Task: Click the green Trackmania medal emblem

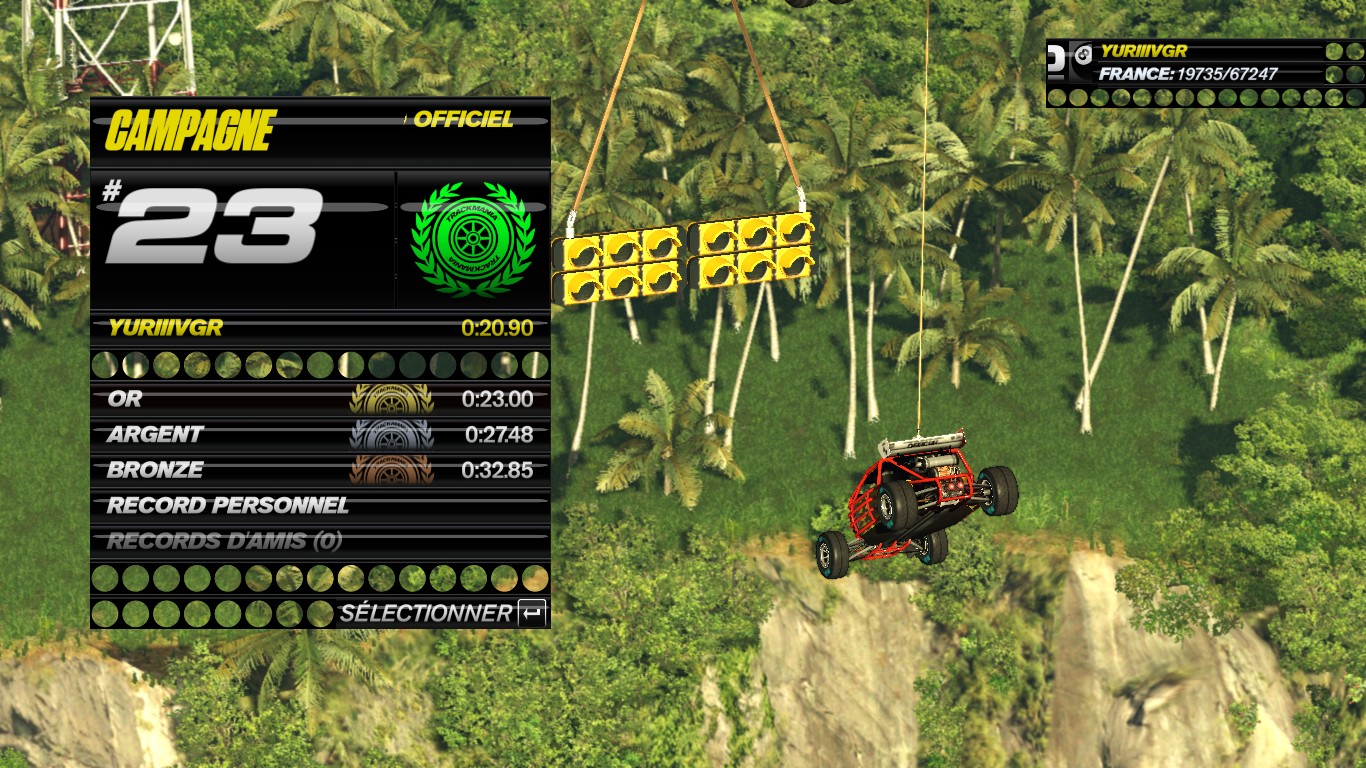Action: click(x=472, y=239)
